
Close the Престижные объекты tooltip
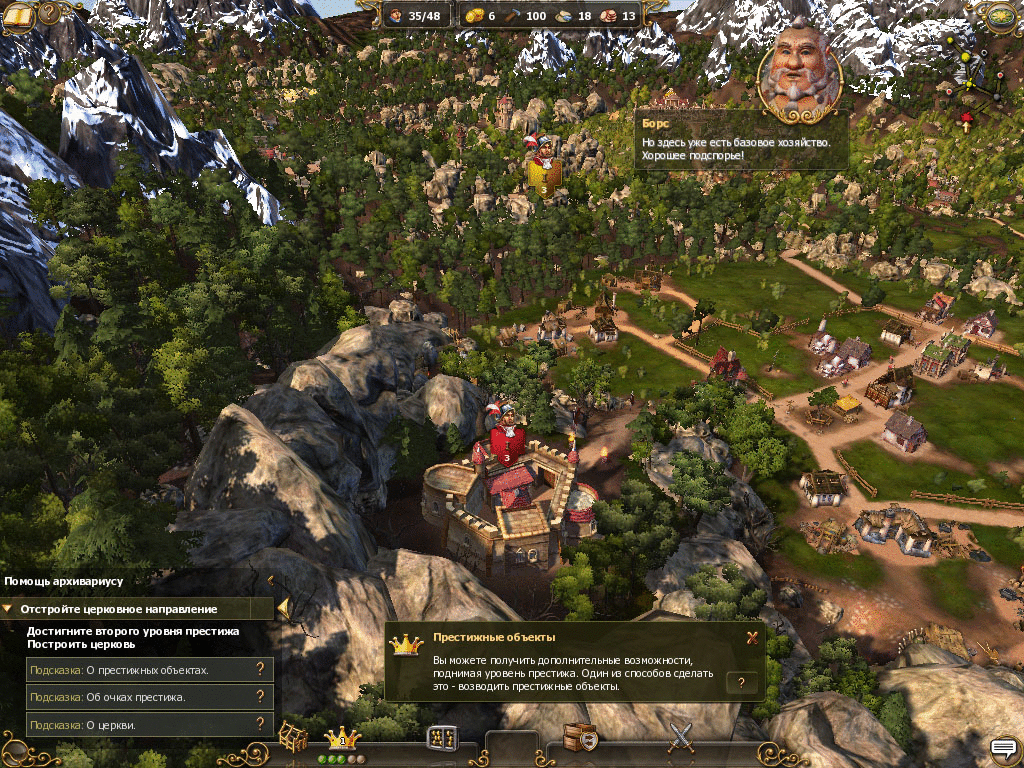(x=752, y=637)
